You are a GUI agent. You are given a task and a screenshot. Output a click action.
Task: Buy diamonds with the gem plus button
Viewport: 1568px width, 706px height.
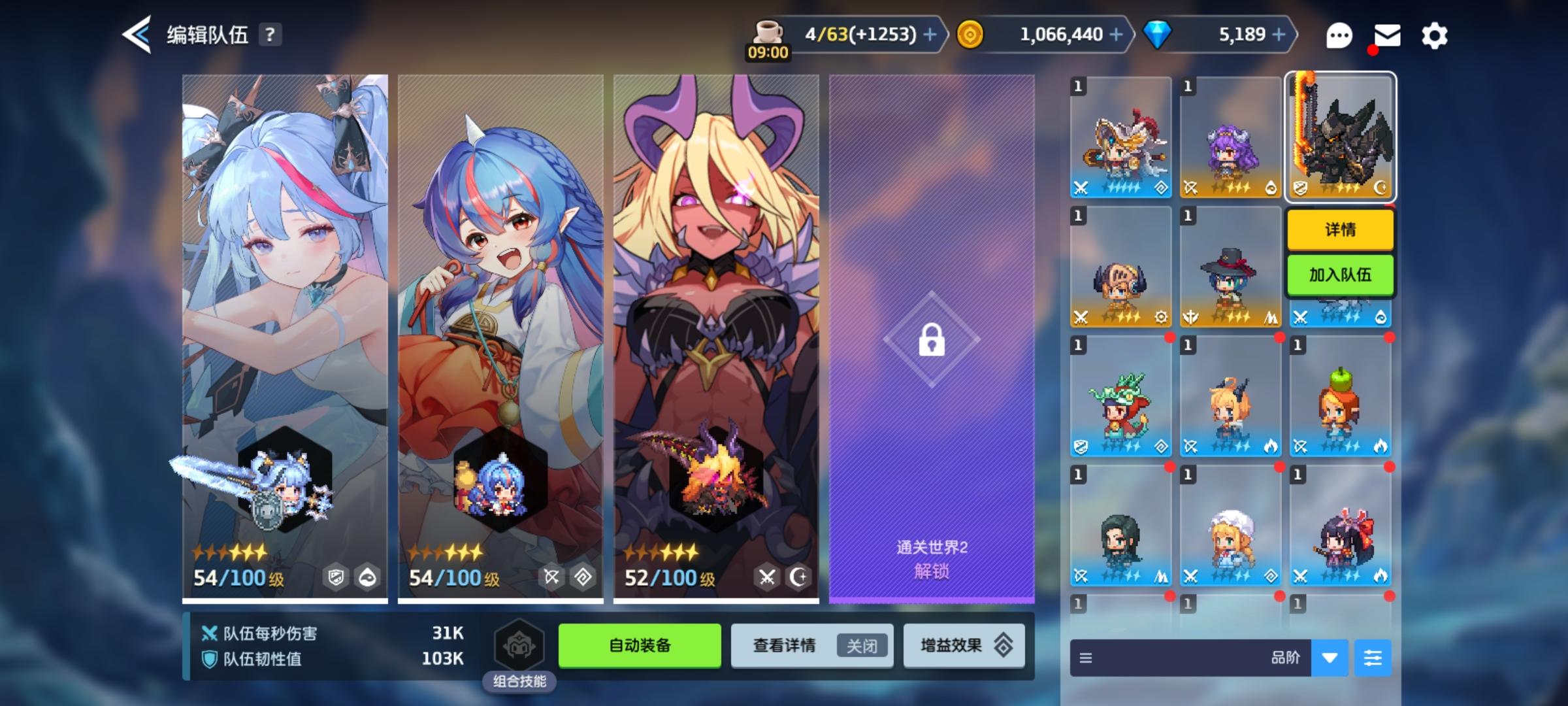(1279, 35)
